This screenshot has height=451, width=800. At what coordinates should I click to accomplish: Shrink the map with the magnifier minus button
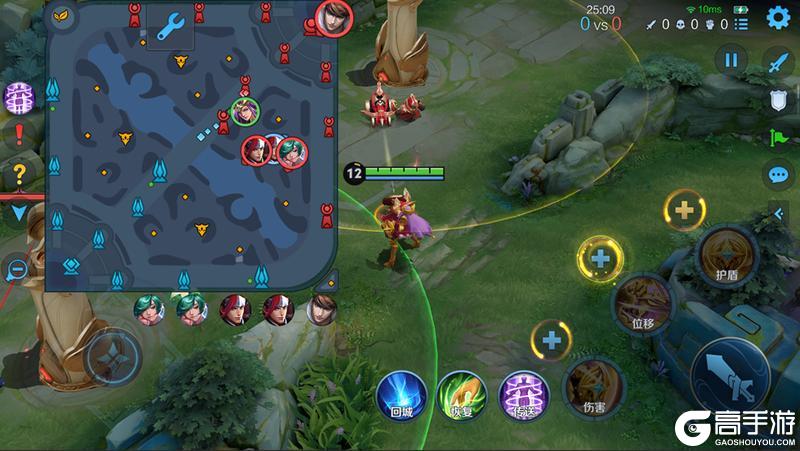(x=16, y=268)
